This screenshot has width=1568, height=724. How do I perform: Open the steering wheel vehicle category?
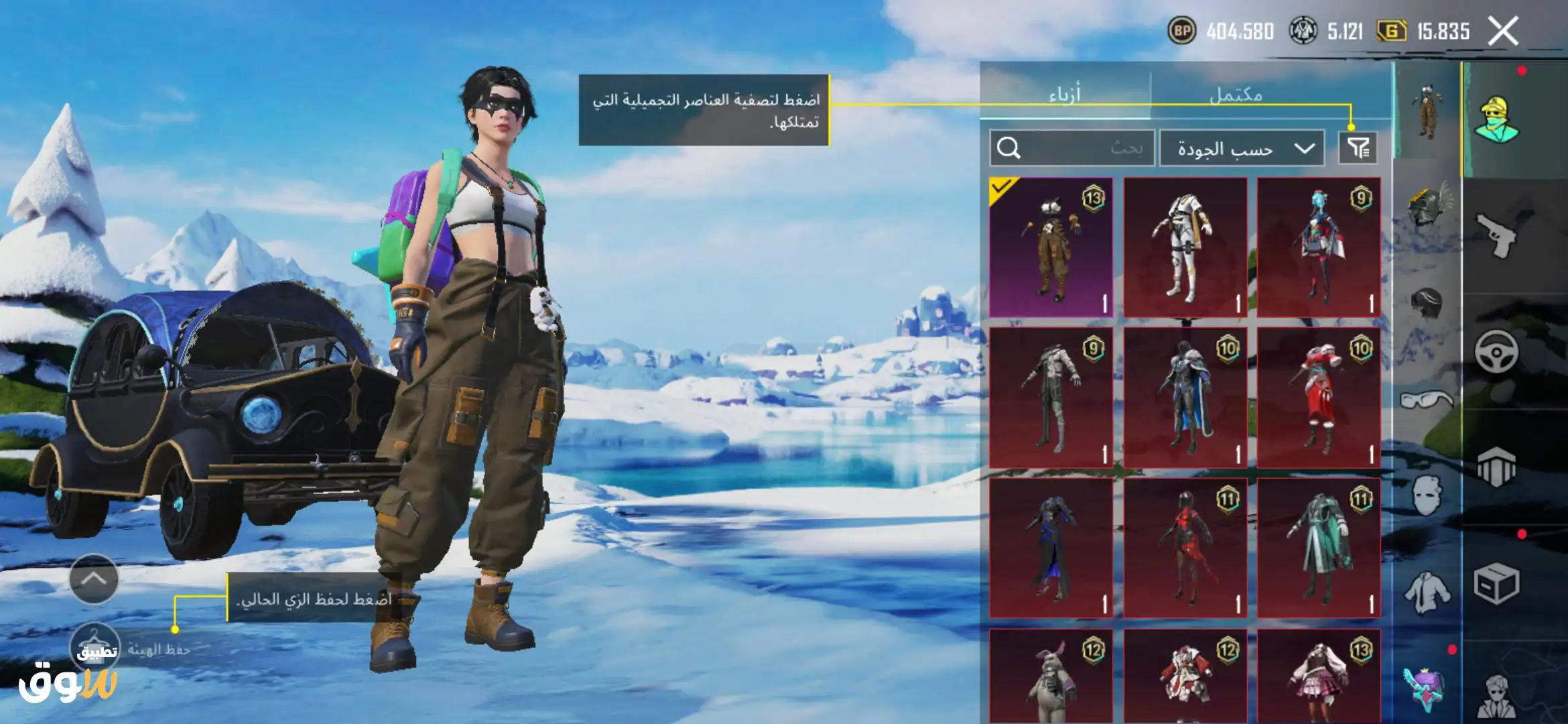[1496, 351]
